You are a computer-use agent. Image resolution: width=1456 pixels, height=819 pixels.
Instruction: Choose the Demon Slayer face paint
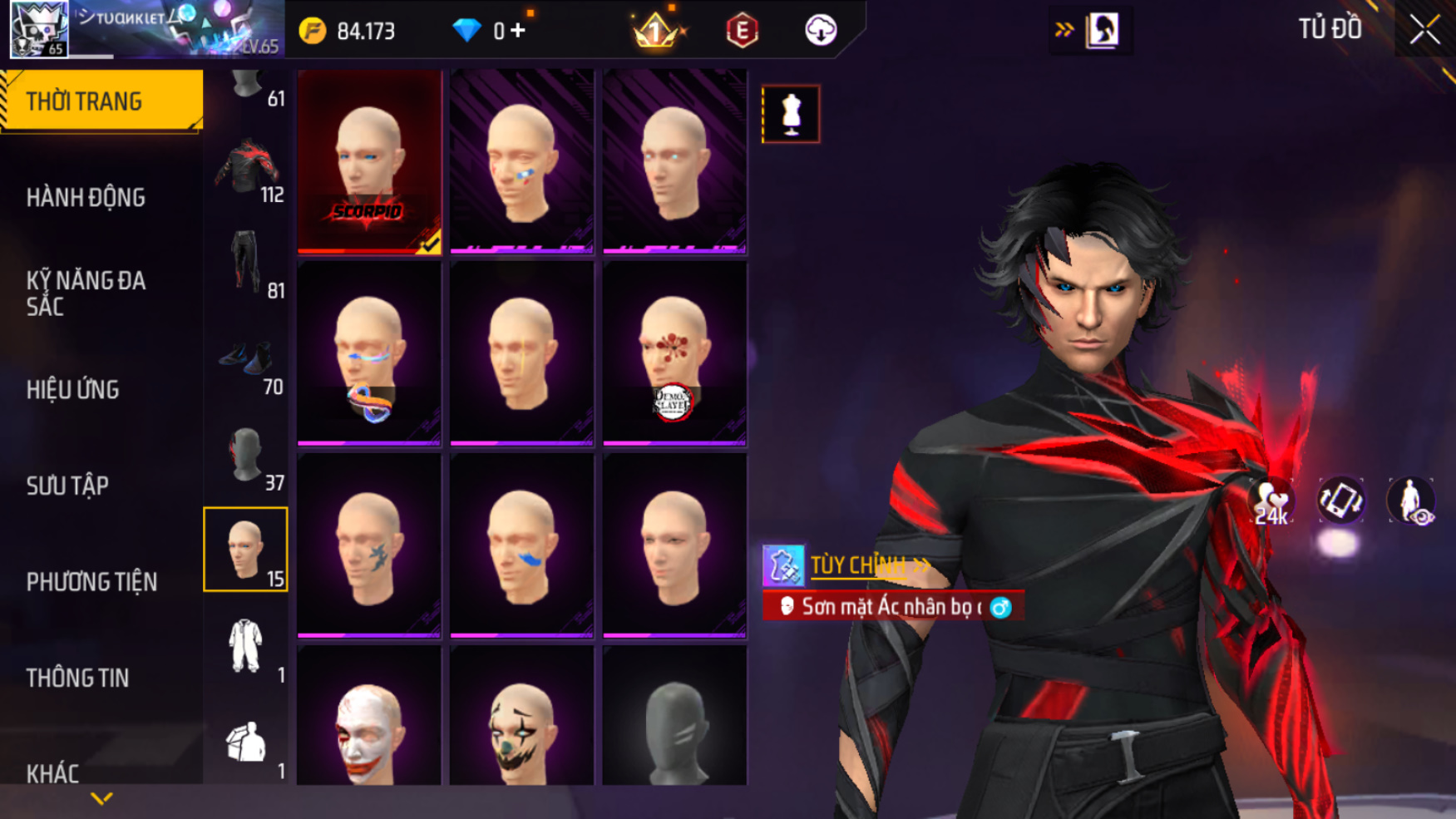click(x=674, y=354)
